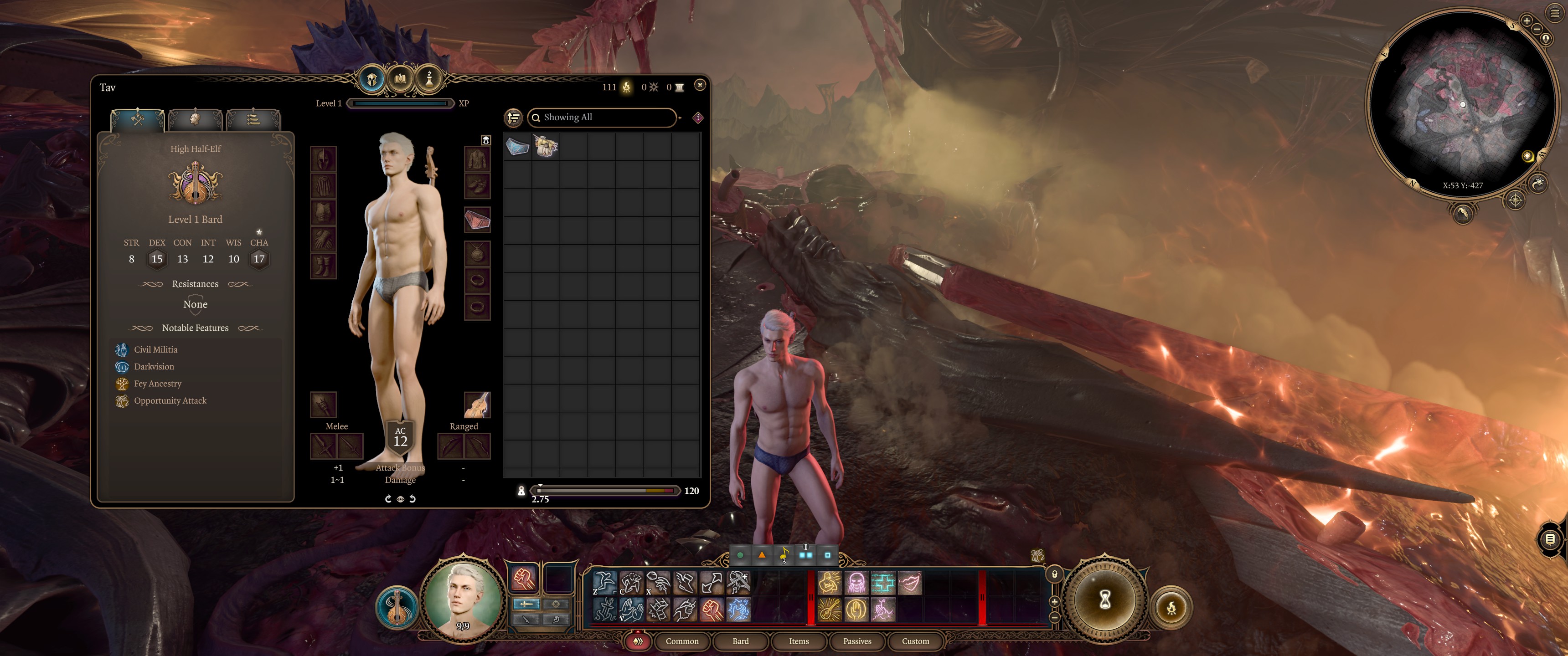This screenshot has width=1568, height=656.
Task: Open the Items hotbar tab
Action: (799, 641)
